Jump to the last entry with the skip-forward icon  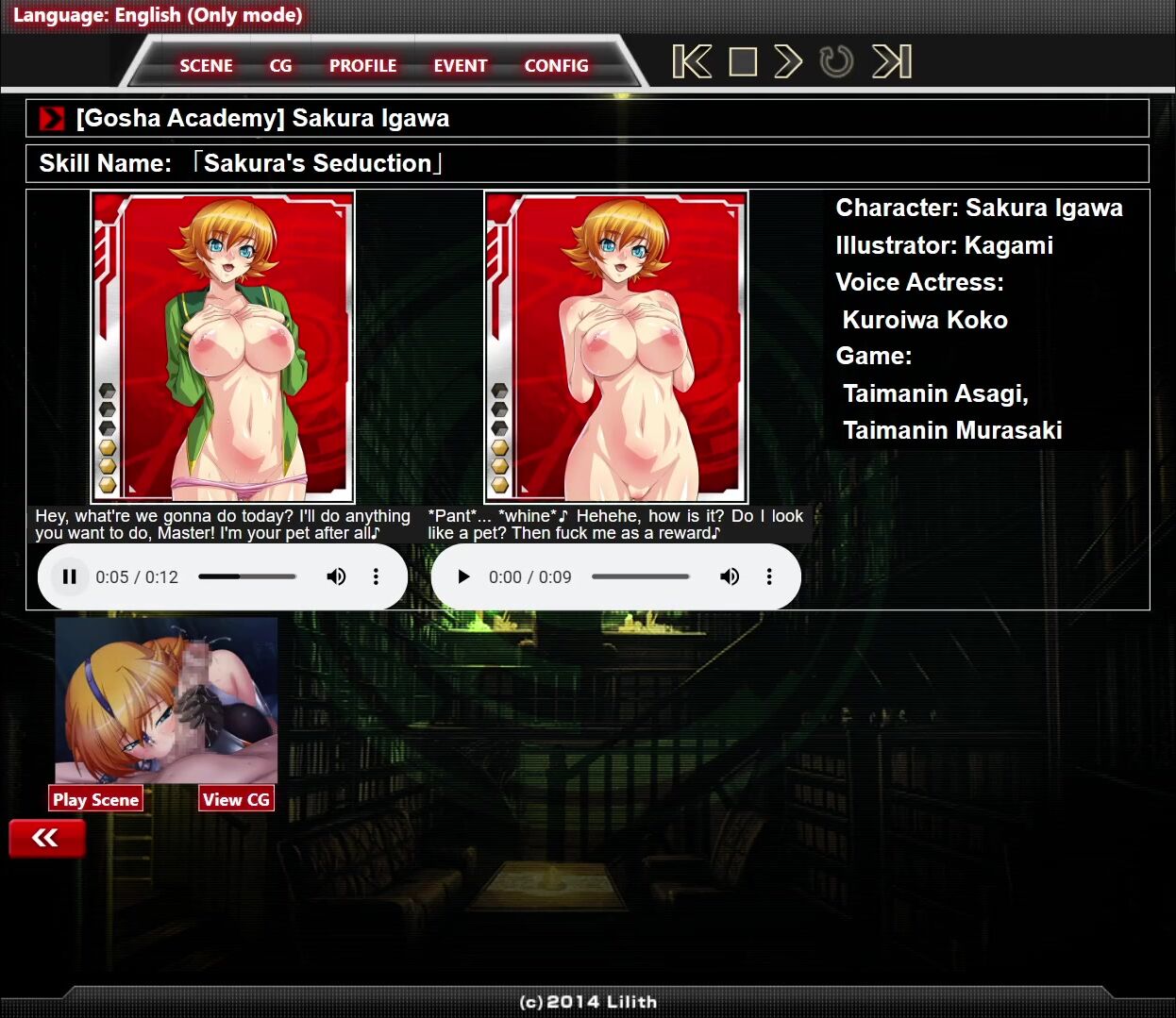click(x=892, y=62)
